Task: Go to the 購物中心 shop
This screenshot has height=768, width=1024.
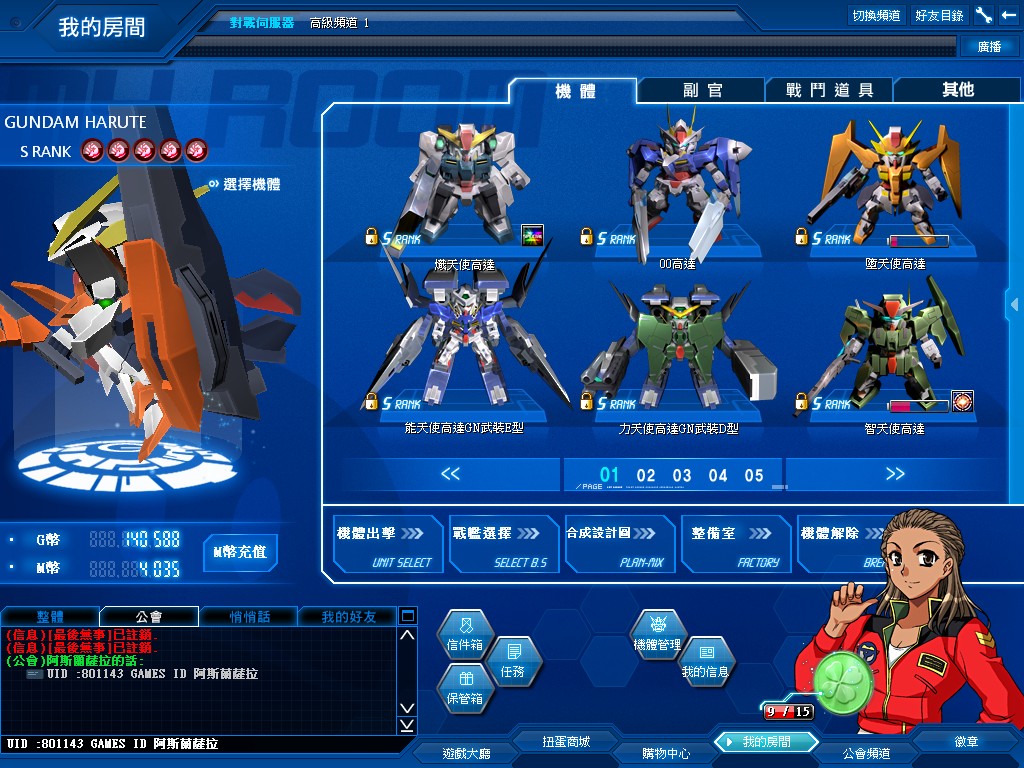Action: click(665, 753)
